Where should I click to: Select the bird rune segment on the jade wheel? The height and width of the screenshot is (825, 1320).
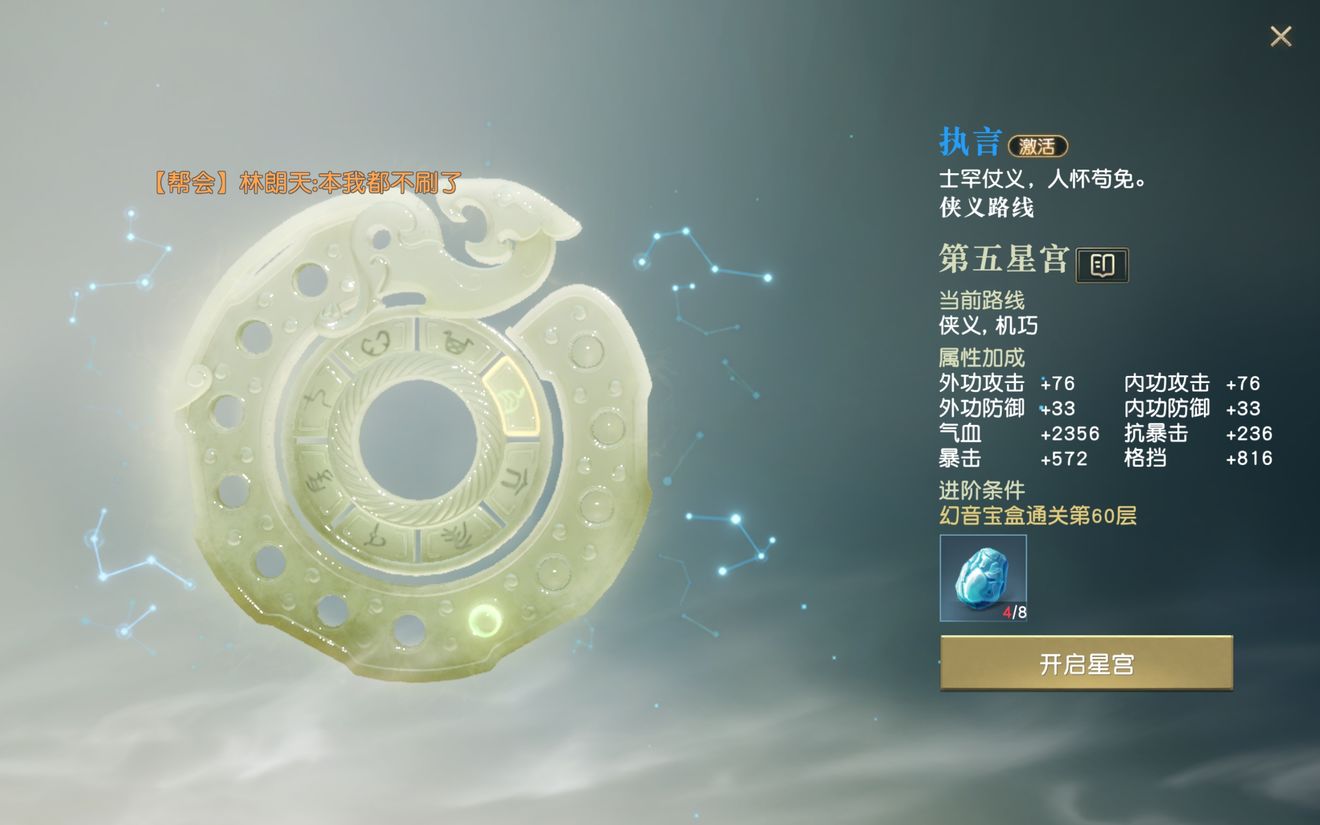pyautogui.click(x=456, y=340)
